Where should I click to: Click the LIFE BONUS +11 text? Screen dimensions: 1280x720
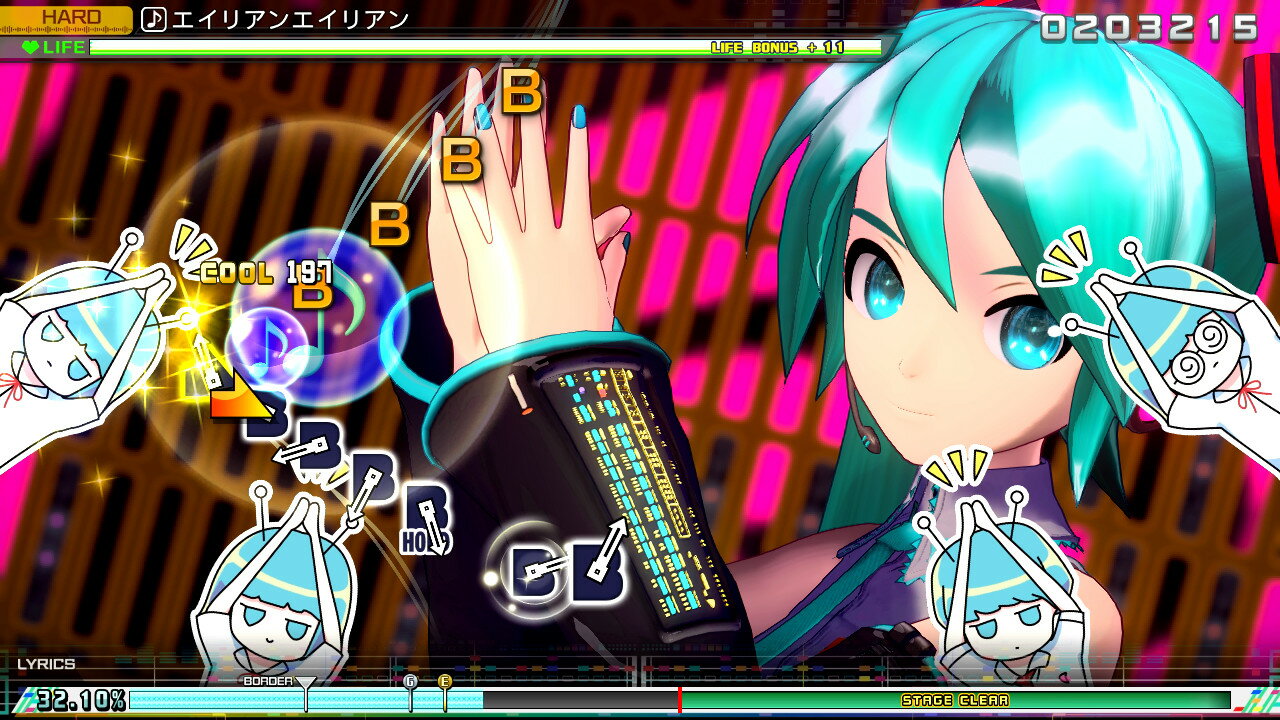(x=780, y=45)
